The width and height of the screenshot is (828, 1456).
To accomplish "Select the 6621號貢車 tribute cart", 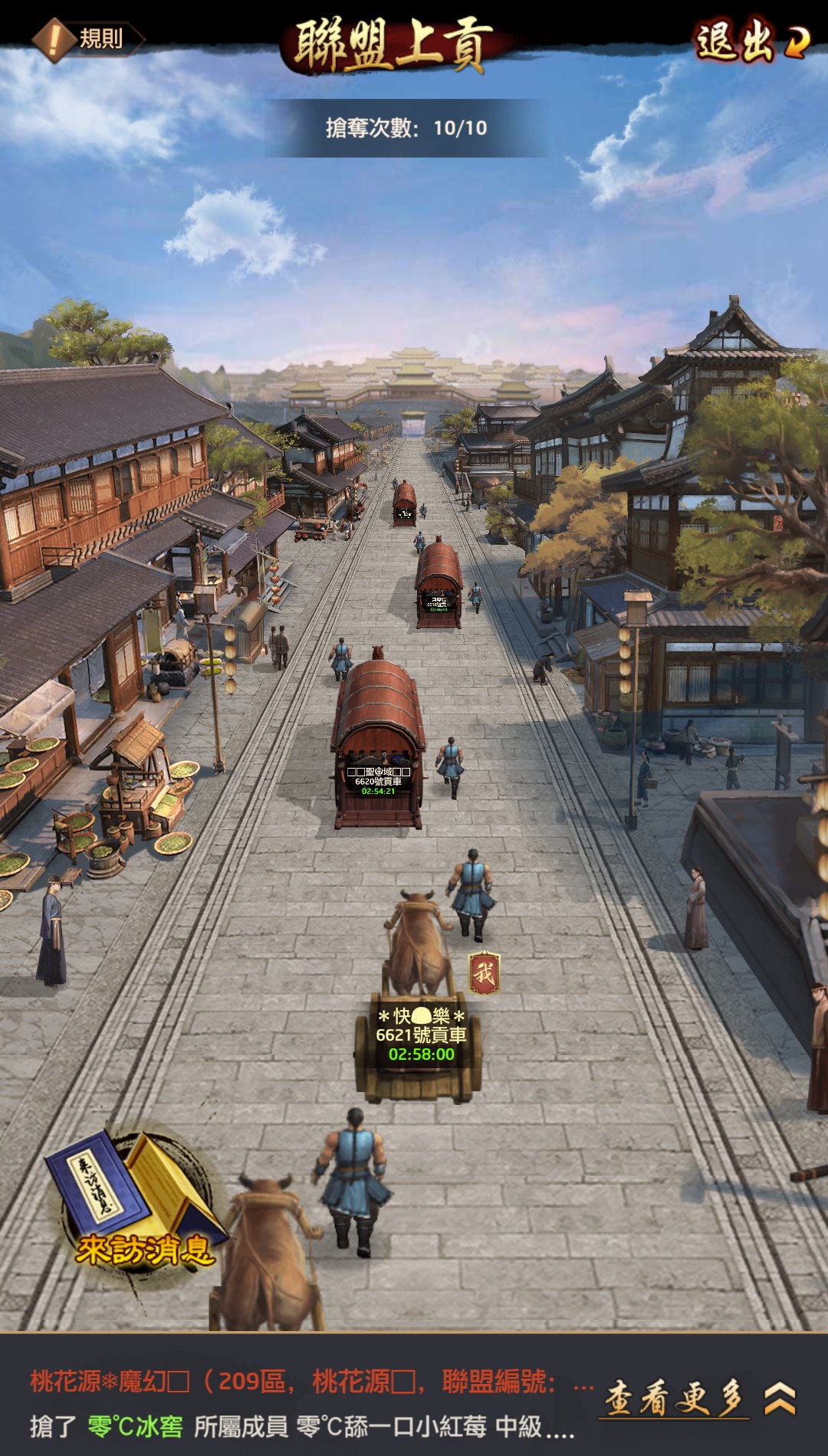I will click(419, 1042).
